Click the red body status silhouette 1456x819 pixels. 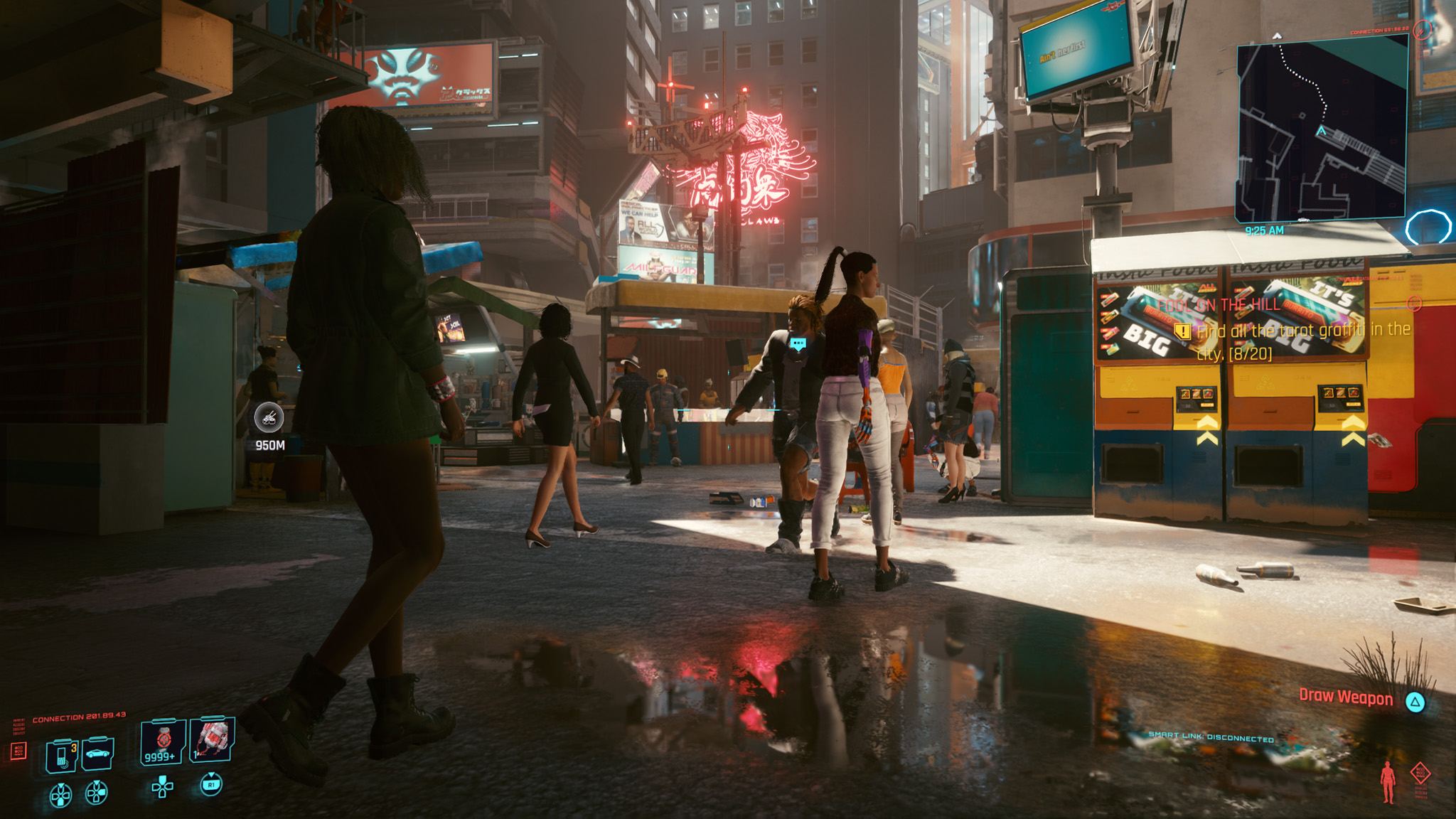click(1388, 782)
